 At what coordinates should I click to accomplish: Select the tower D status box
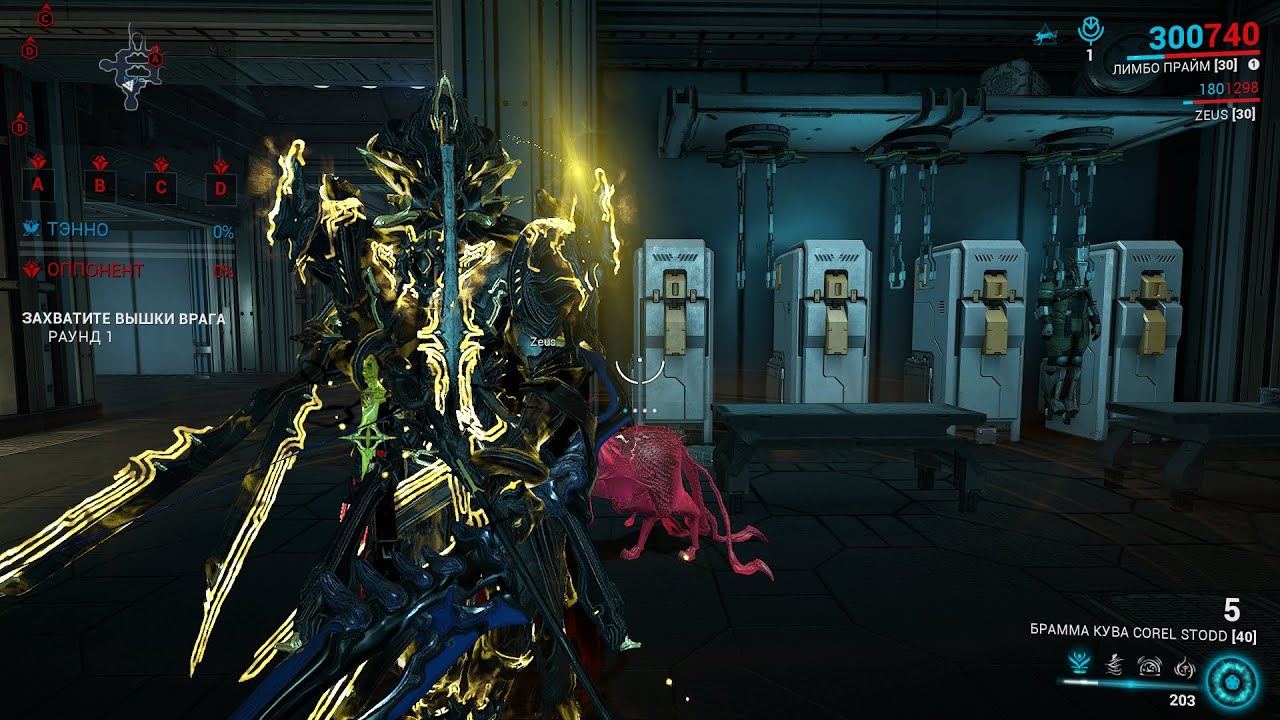tap(221, 184)
